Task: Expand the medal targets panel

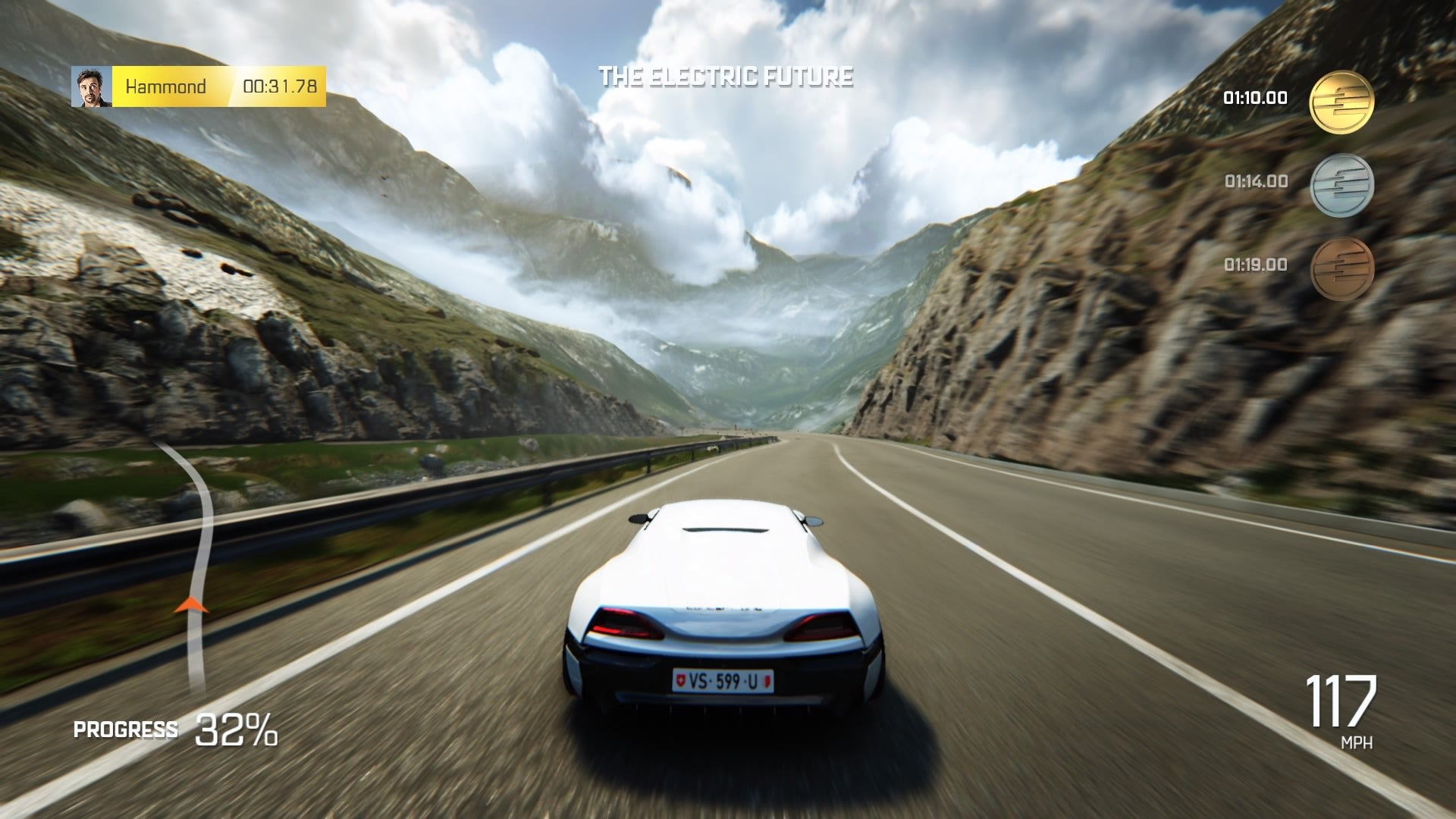Action: [1304, 184]
